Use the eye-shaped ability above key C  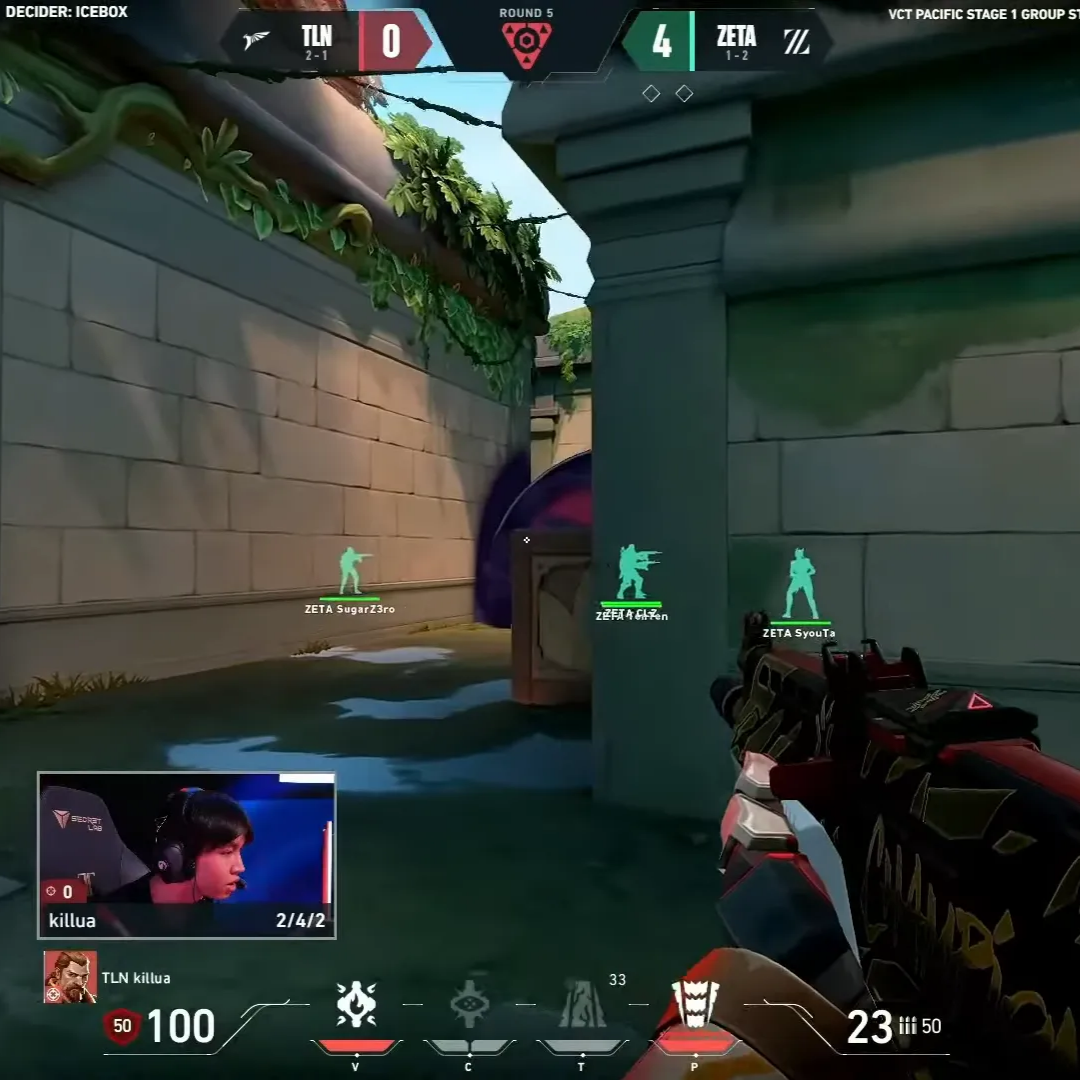point(469,1004)
